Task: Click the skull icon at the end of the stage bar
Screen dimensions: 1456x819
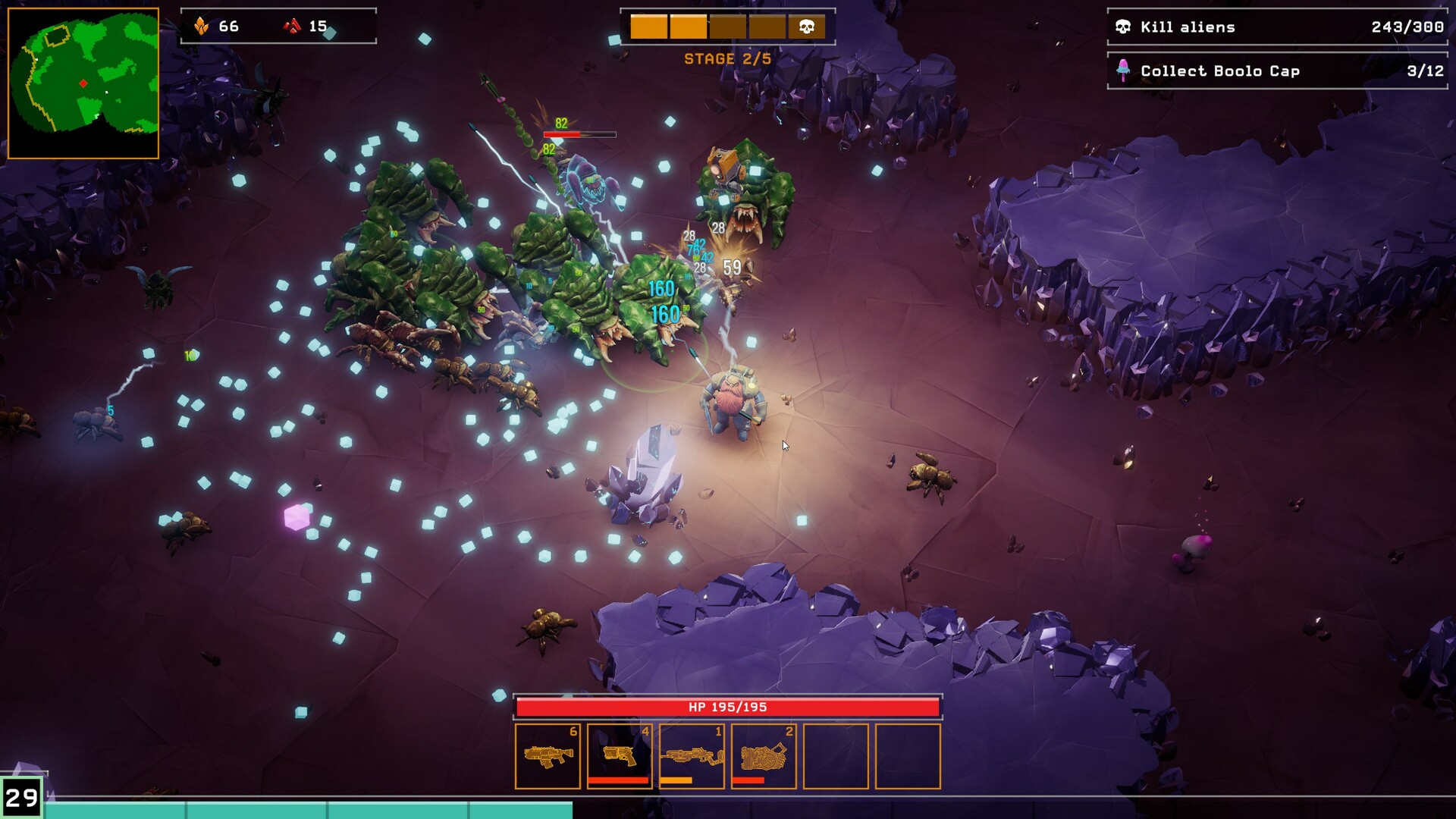Action: click(806, 27)
